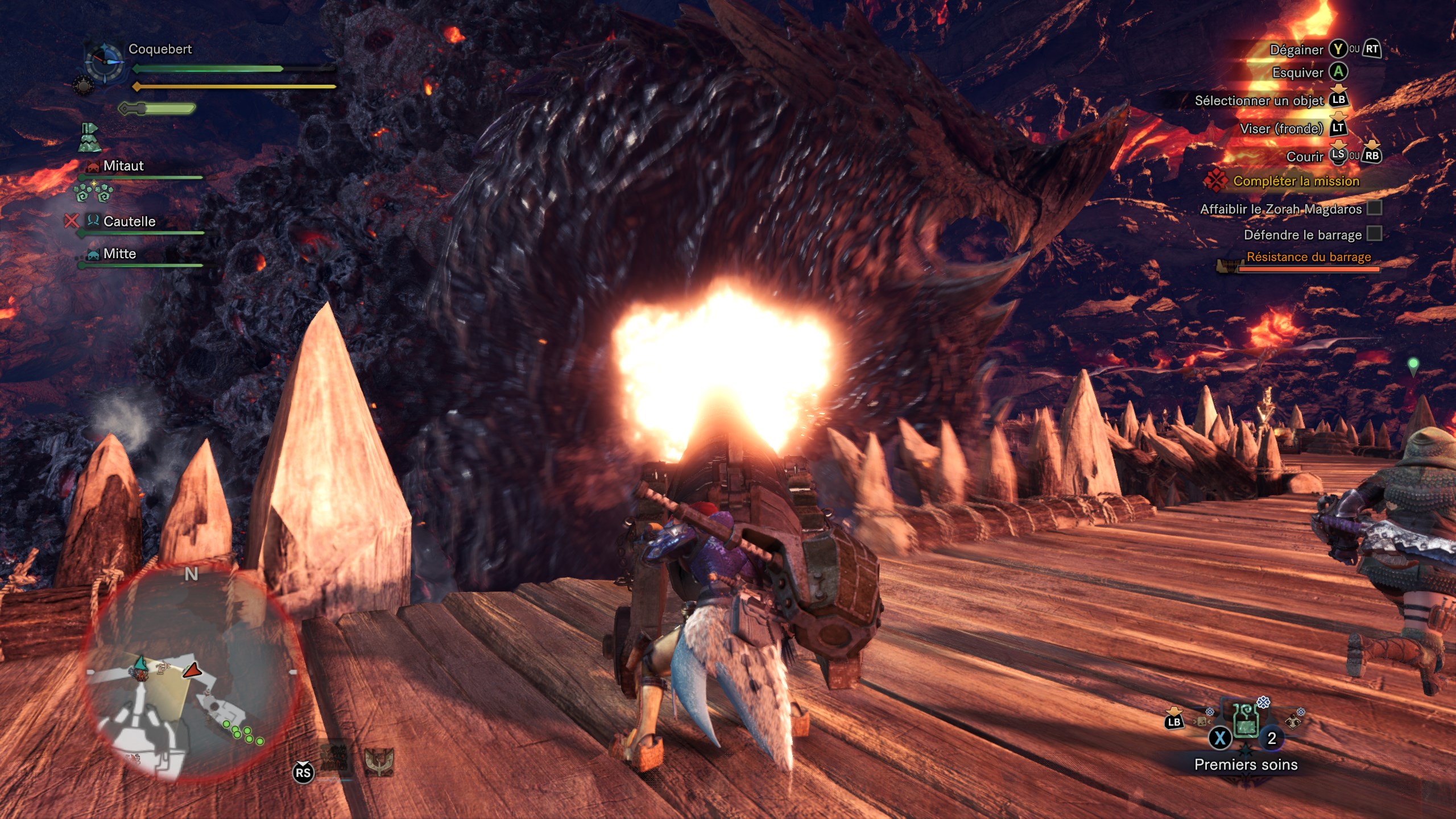Tick the Défendre le barrage checkbox

coord(1375,234)
